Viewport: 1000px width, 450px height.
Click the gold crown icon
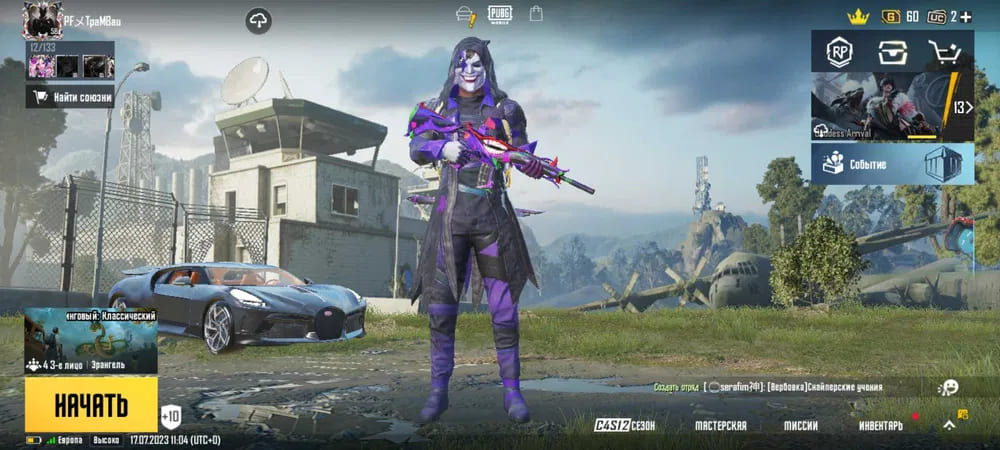tap(858, 16)
